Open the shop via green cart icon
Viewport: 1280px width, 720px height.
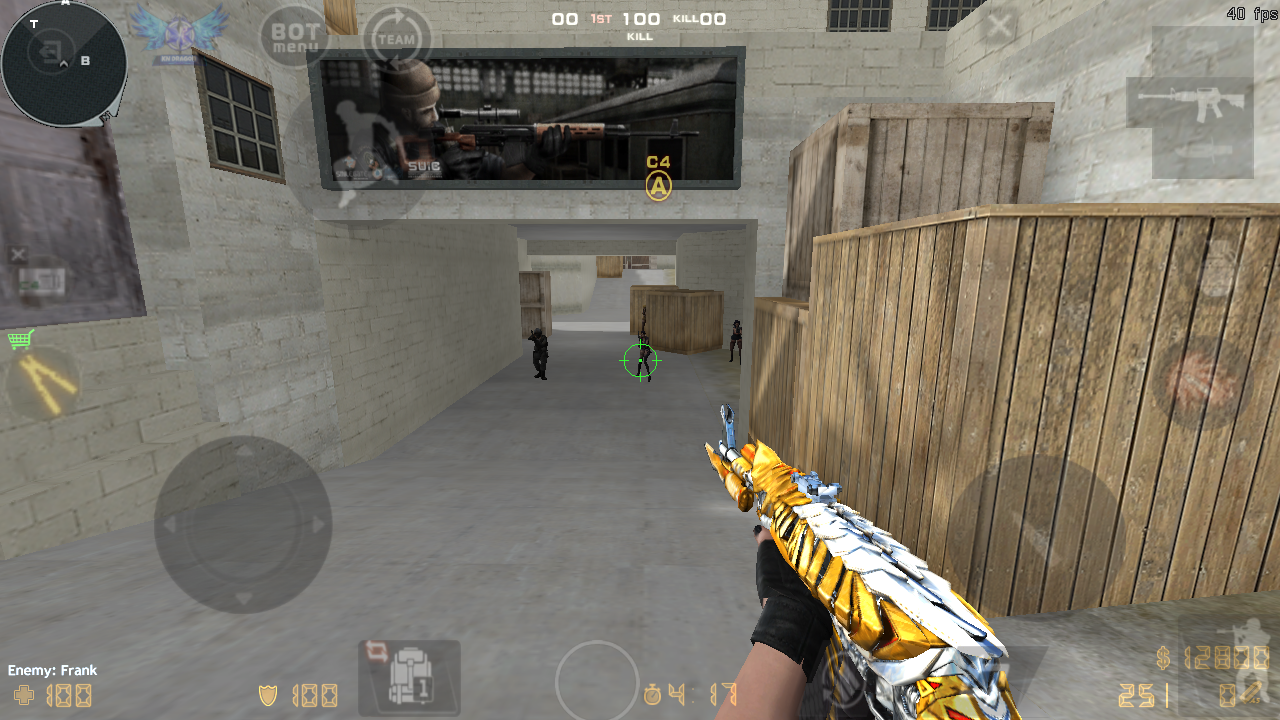click(x=20, y=340)
